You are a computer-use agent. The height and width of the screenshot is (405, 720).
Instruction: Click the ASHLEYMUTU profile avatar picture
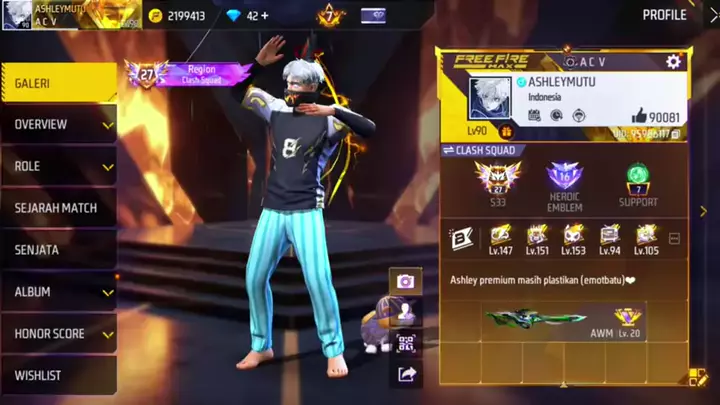(x=490, y=98)
